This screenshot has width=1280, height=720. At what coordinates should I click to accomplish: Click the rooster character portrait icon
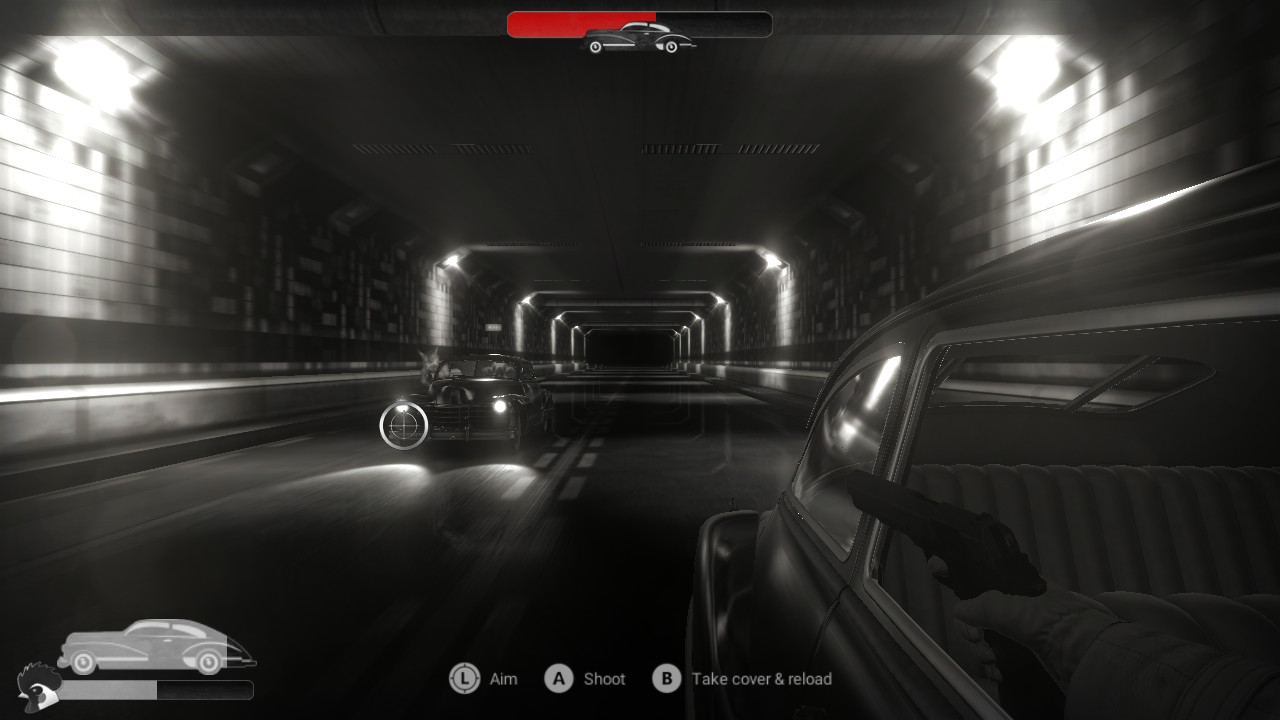pyautogui.click(x=36, y=684)
